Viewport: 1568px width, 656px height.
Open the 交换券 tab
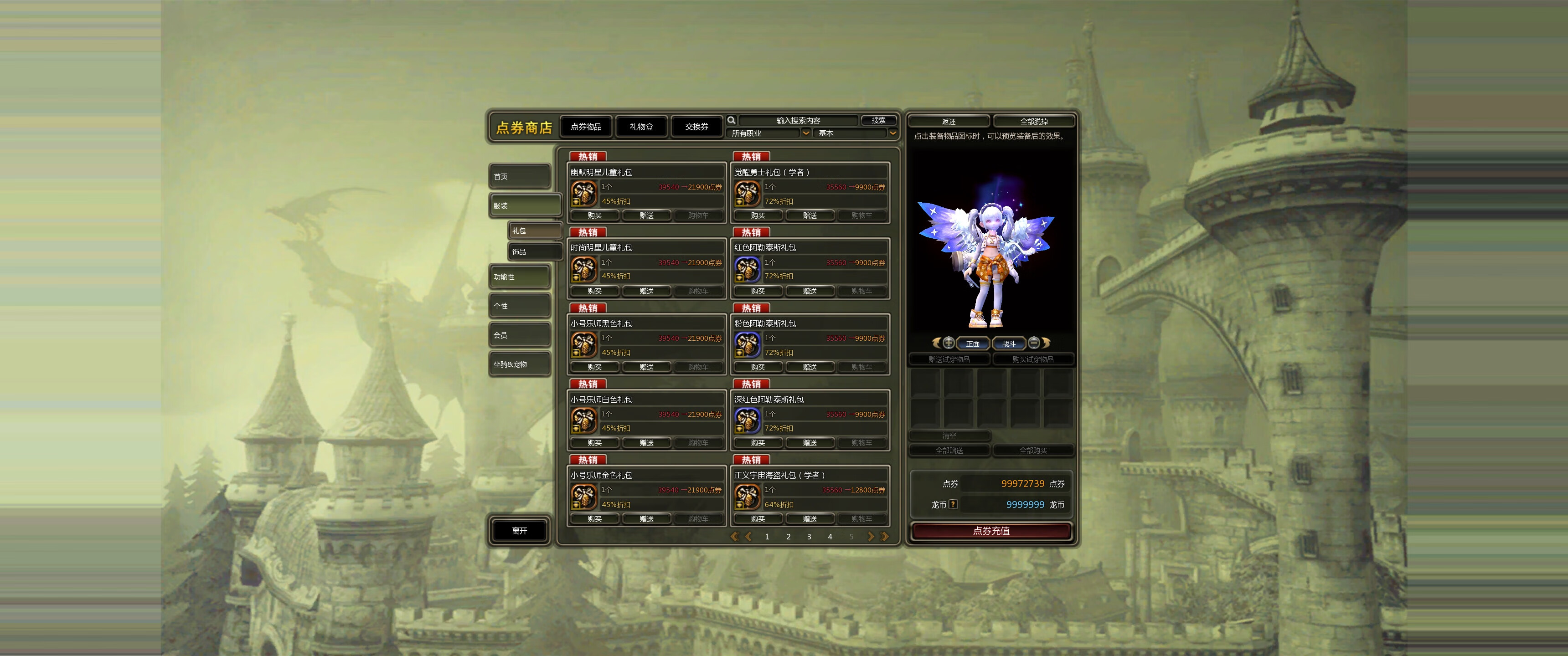tap(696, 127)
